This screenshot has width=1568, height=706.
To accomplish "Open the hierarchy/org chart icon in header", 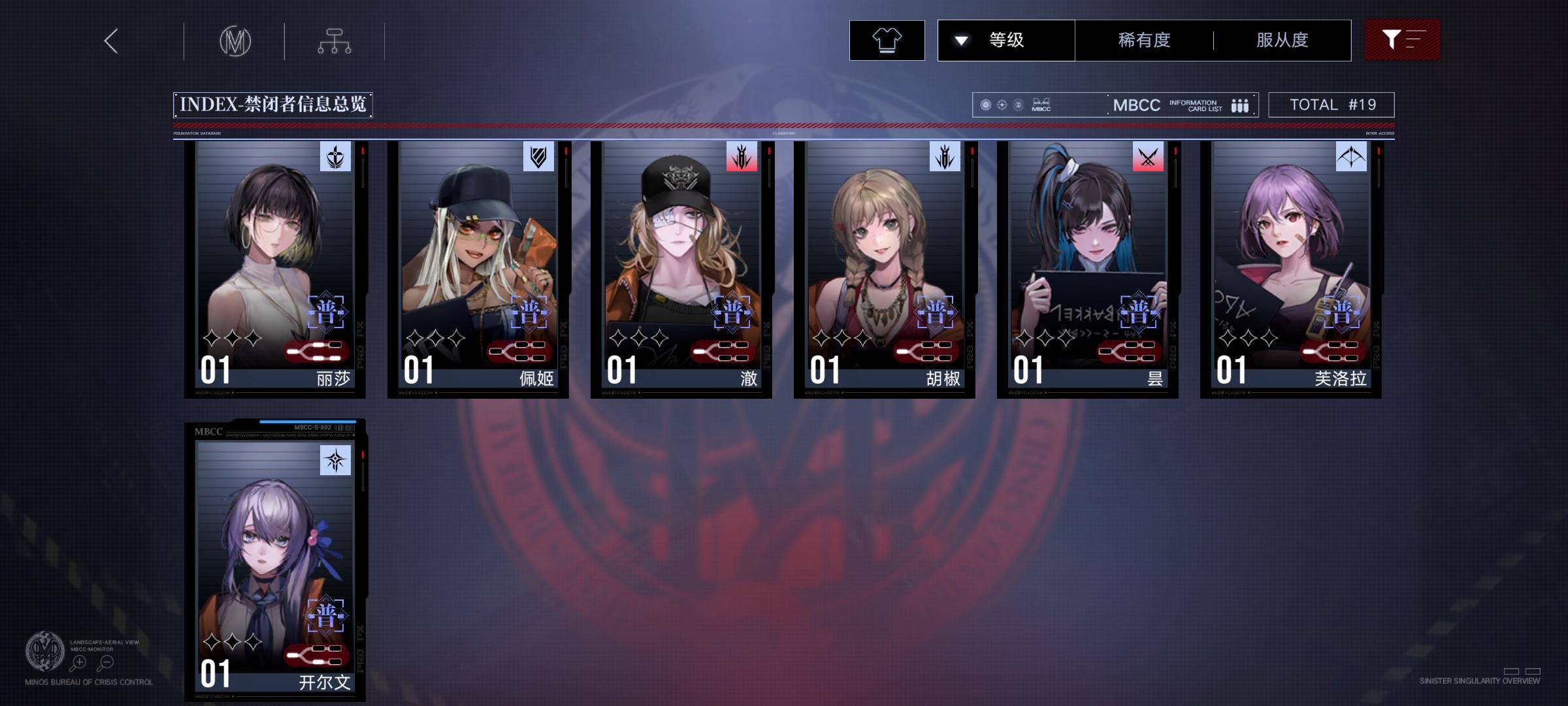I will point(335,40).
